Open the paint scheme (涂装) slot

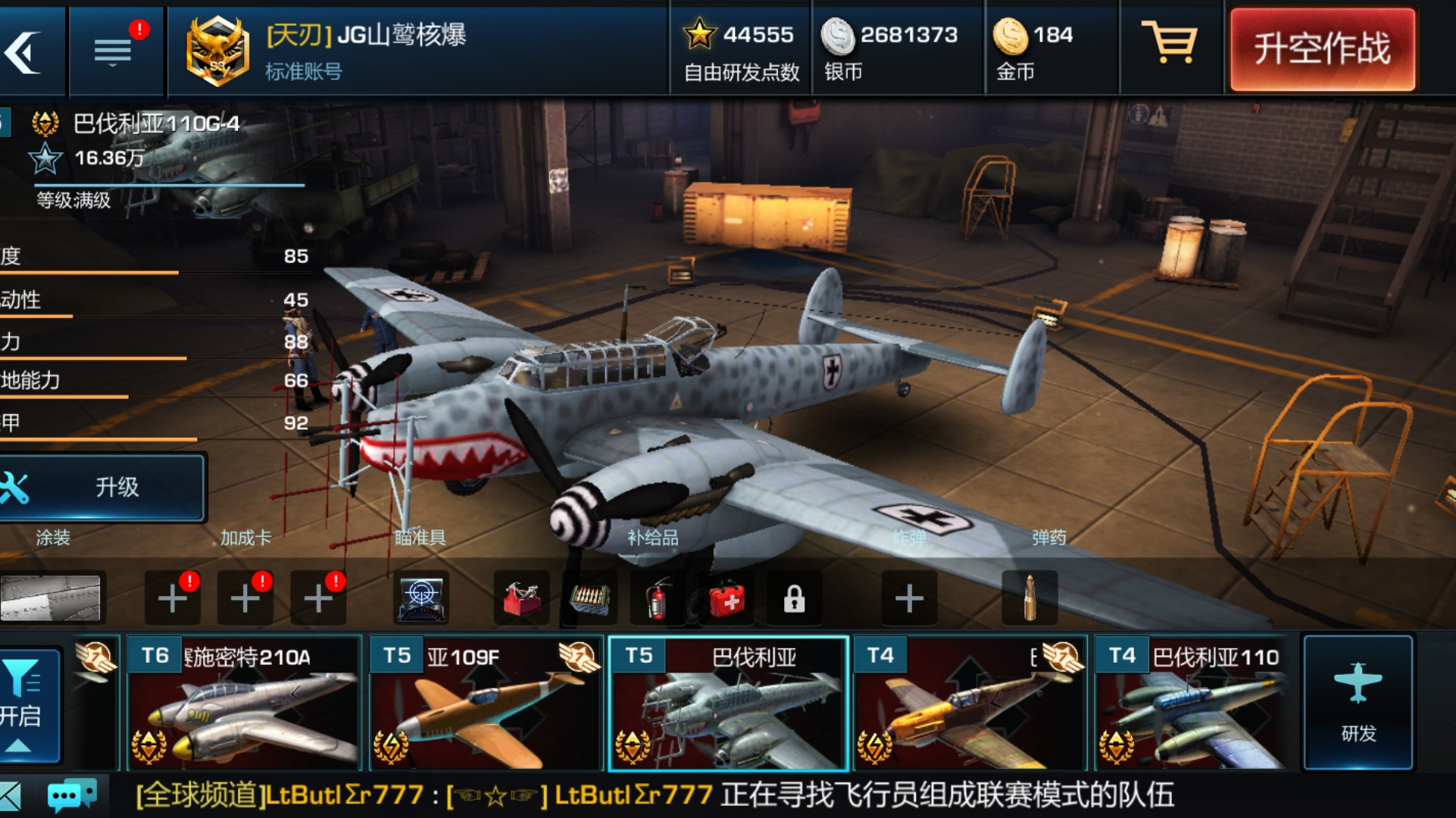[x=51, y=598]
